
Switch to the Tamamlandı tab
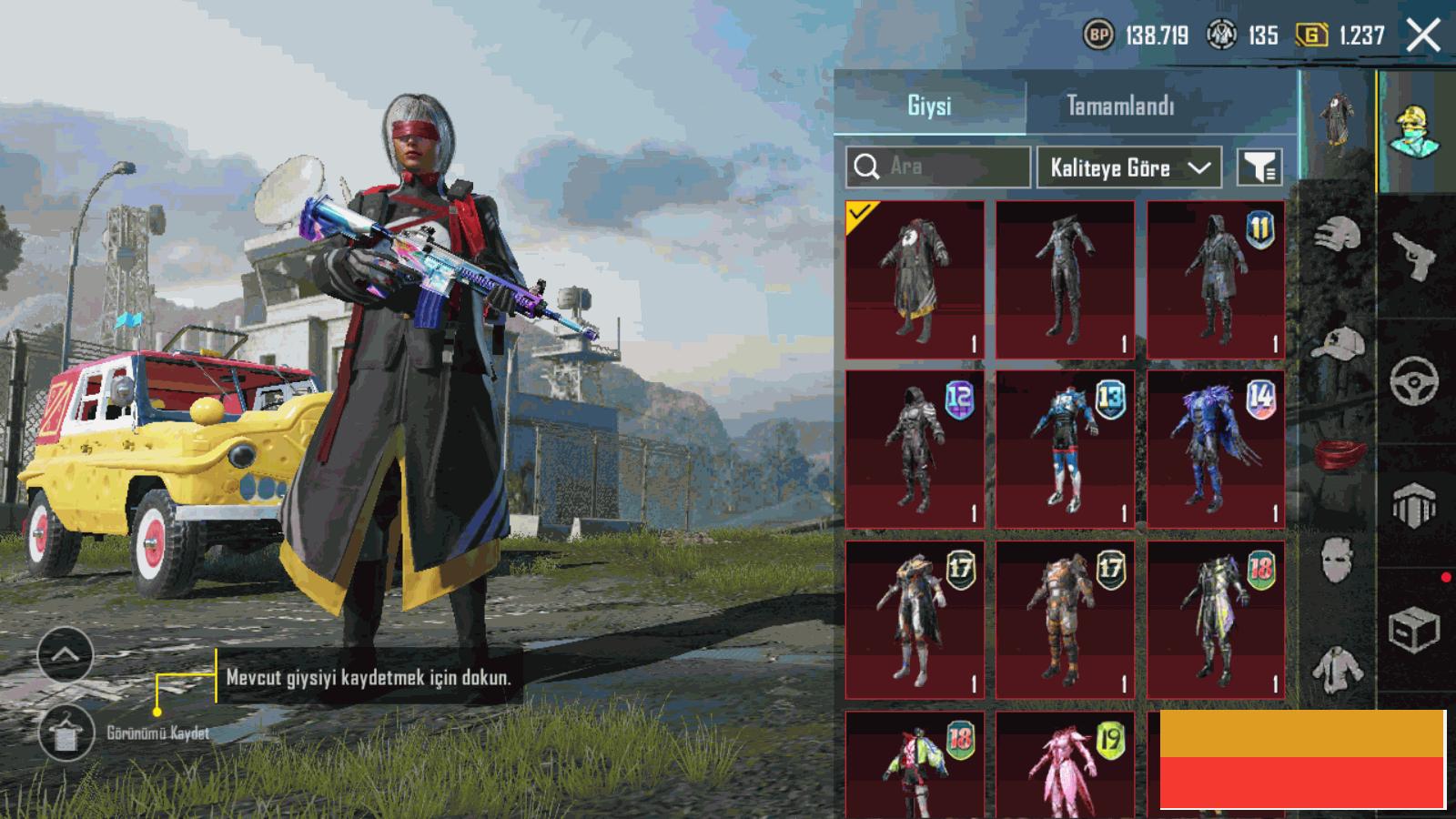coord(1120,106)
